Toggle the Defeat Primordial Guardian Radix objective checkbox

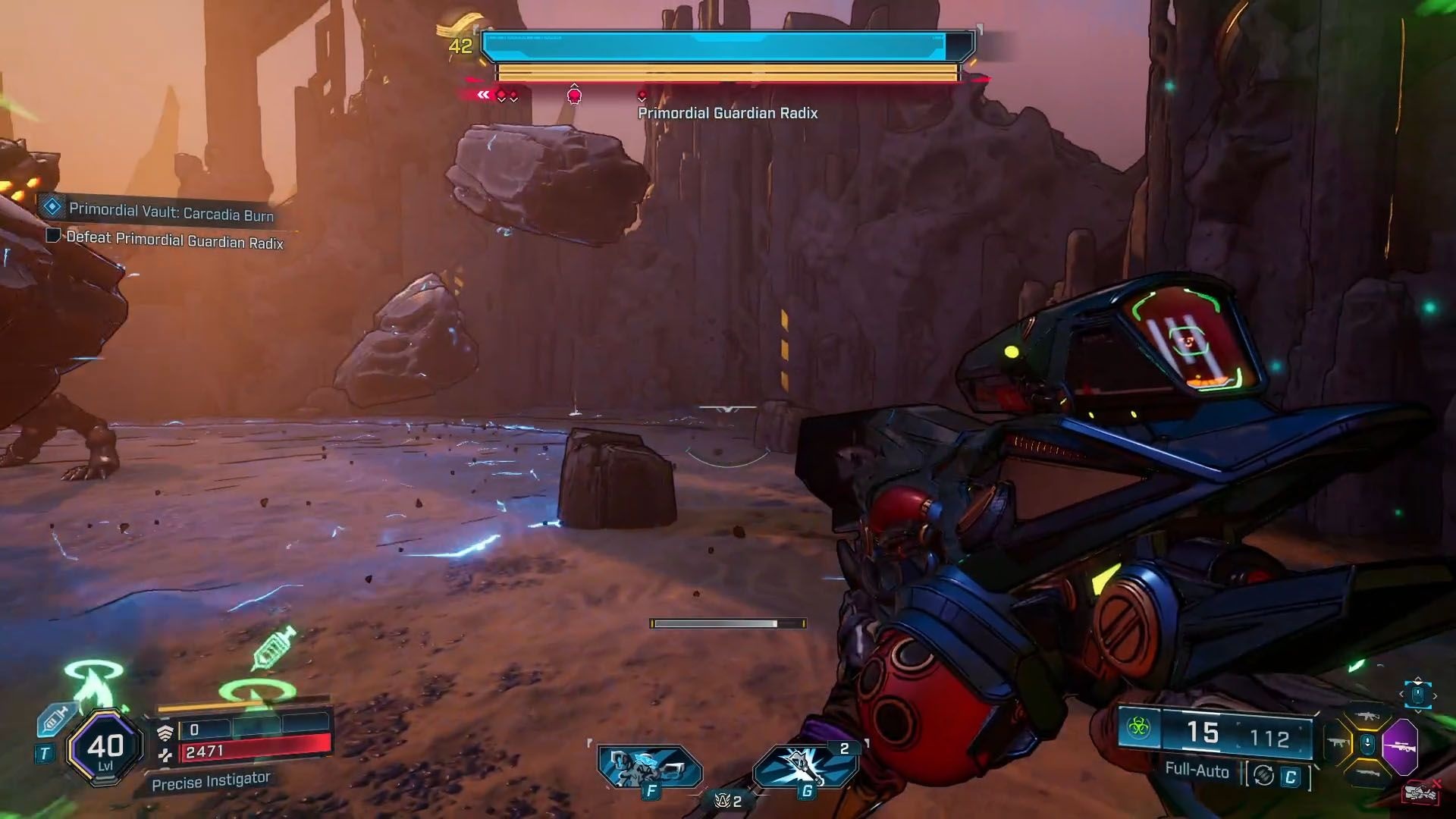[x=53, y=236]
